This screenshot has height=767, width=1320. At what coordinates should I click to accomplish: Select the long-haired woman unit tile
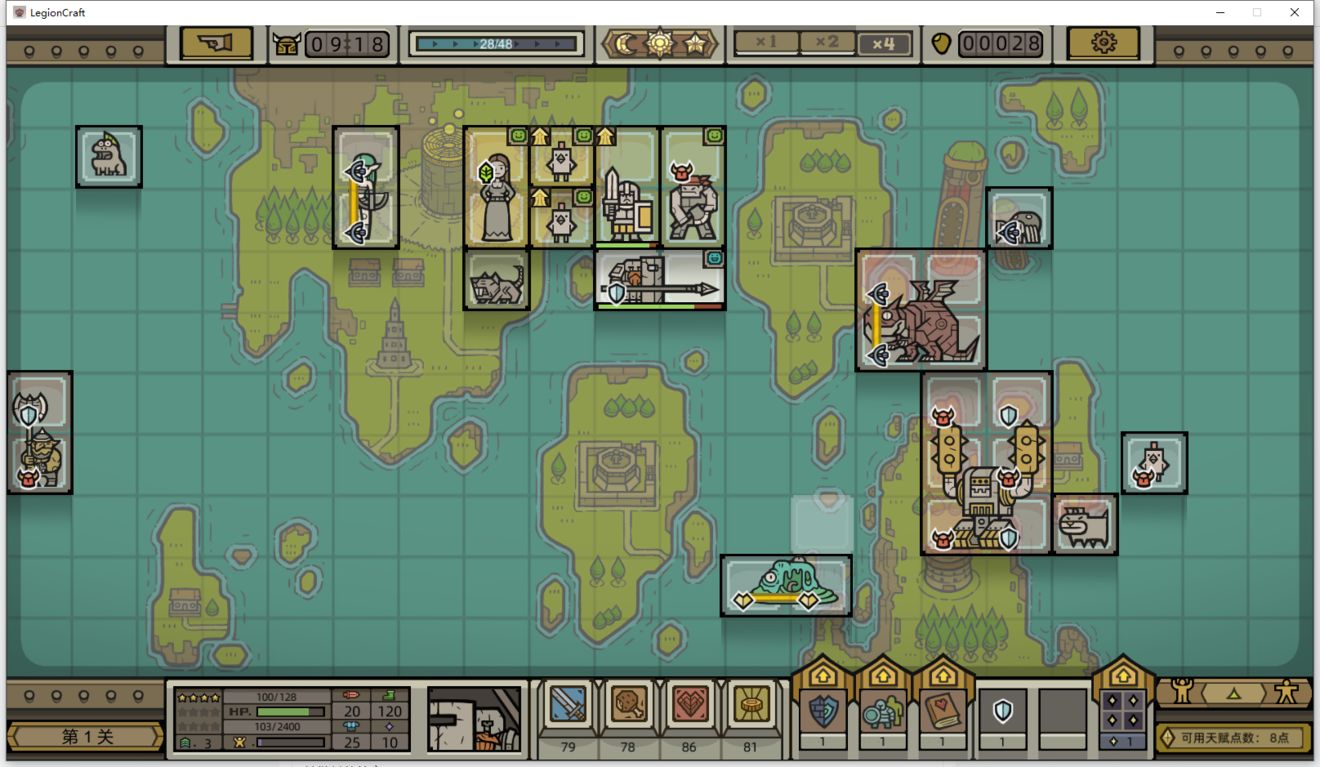click(497, 187)
